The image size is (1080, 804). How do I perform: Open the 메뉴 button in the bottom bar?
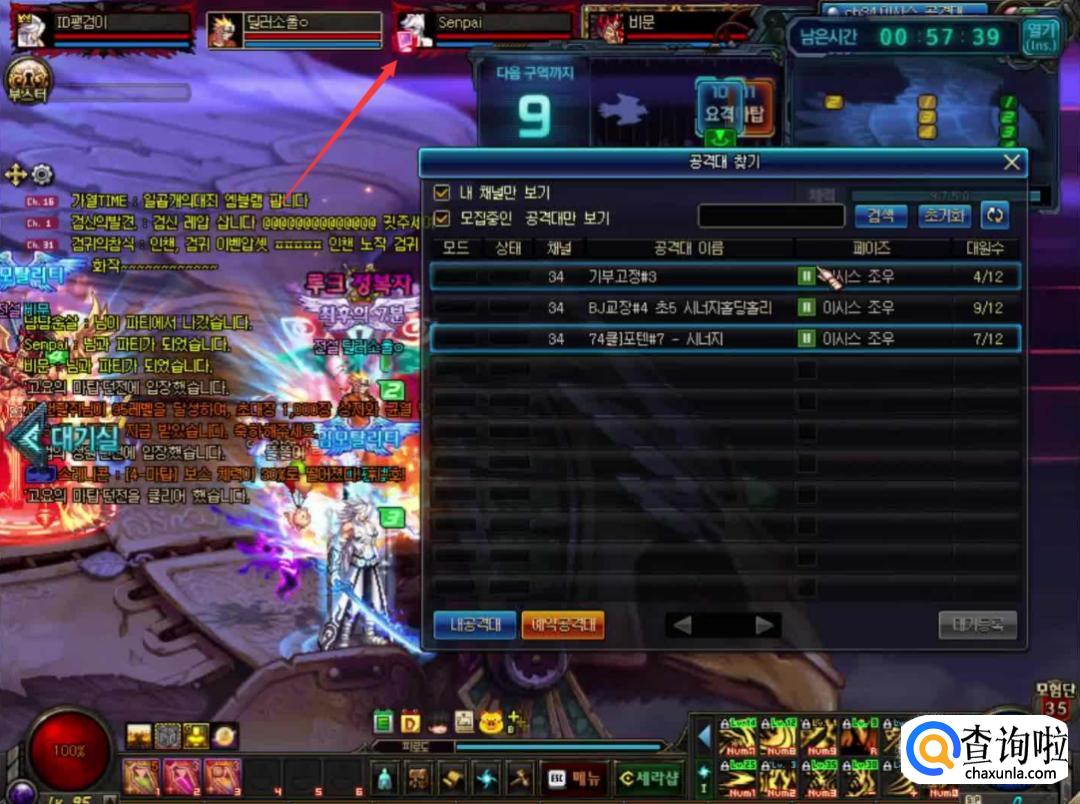(575, 775)
